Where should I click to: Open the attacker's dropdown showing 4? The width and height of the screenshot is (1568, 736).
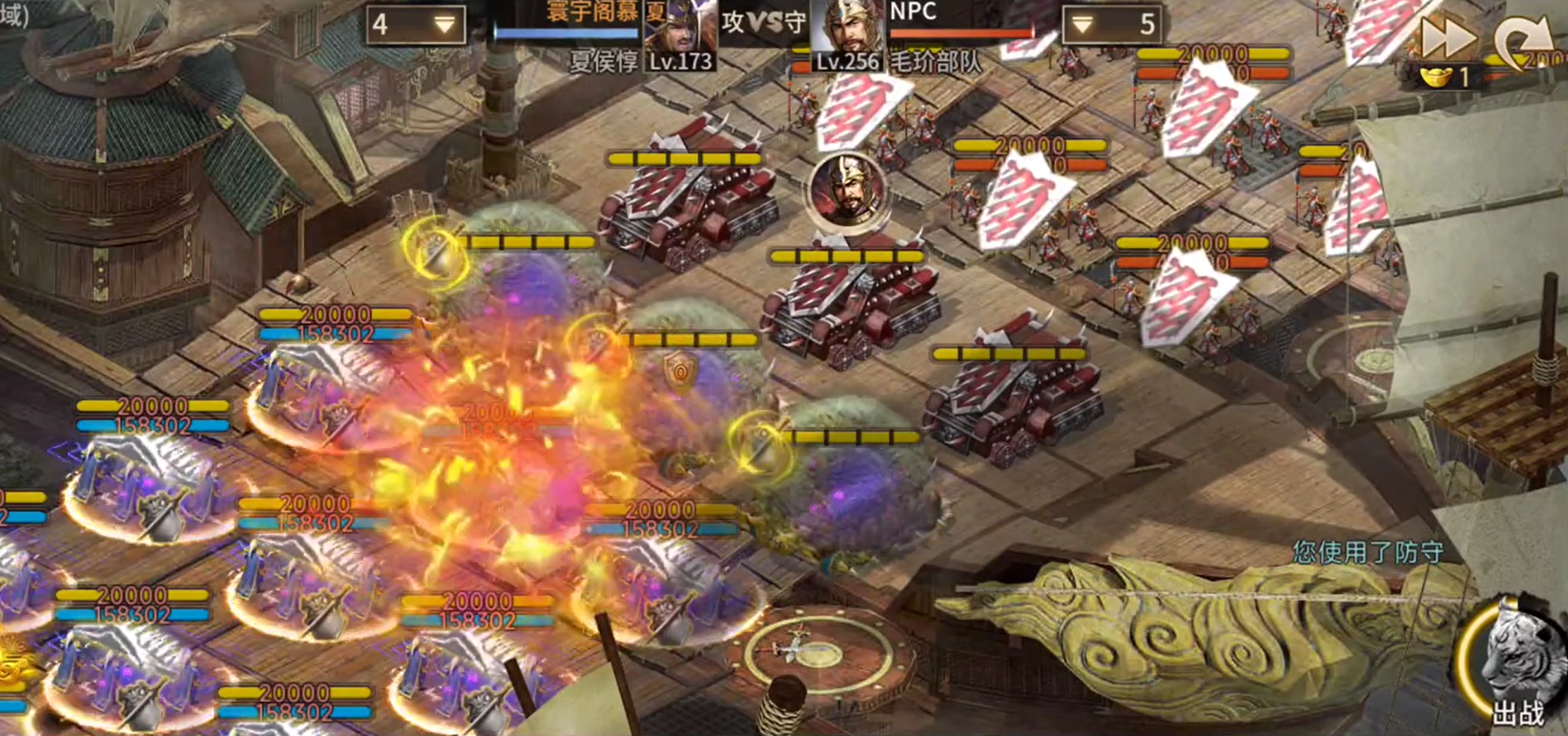point(416,25)
